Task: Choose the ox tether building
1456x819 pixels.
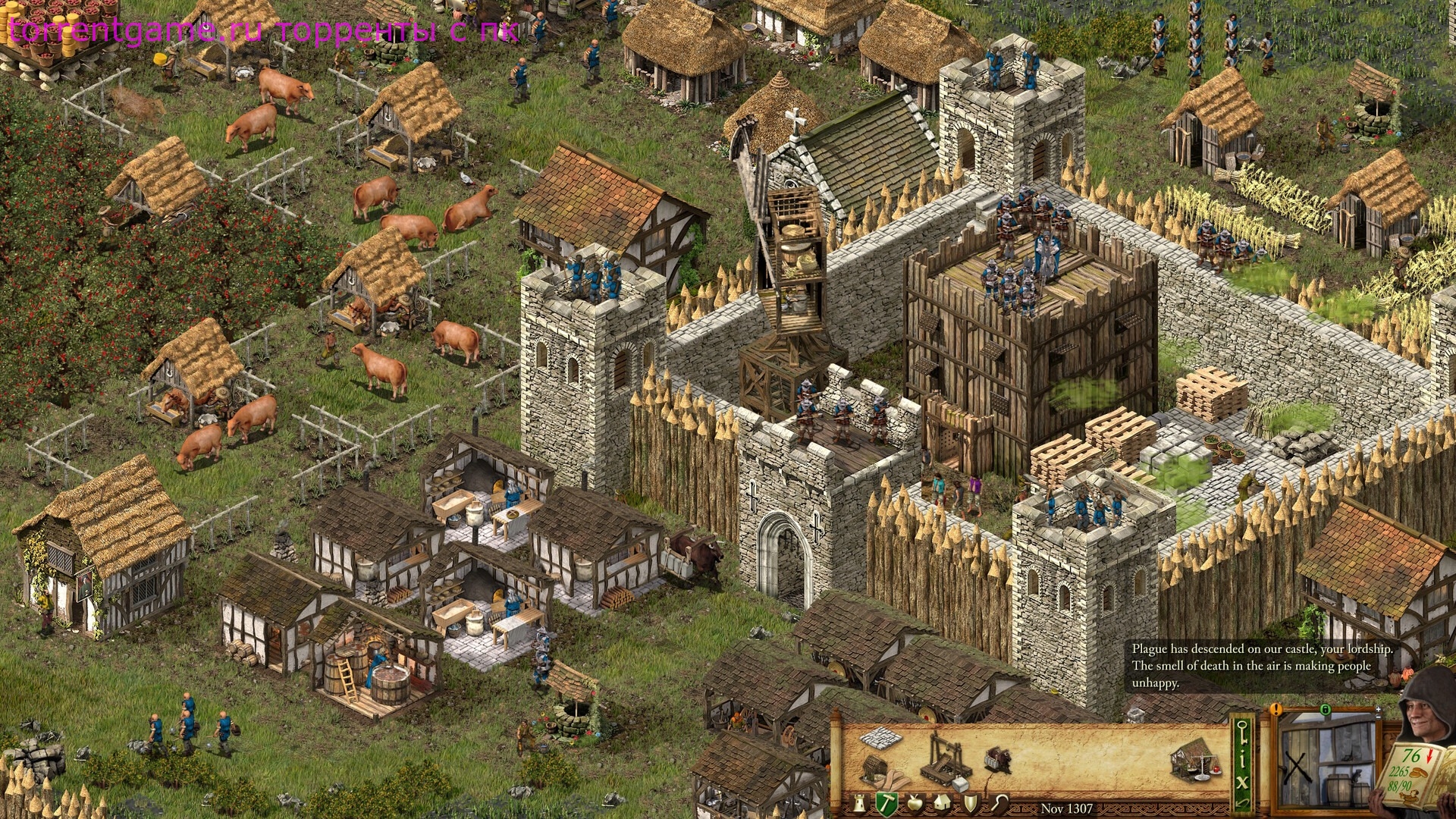Action: click(x=998, y=760)
